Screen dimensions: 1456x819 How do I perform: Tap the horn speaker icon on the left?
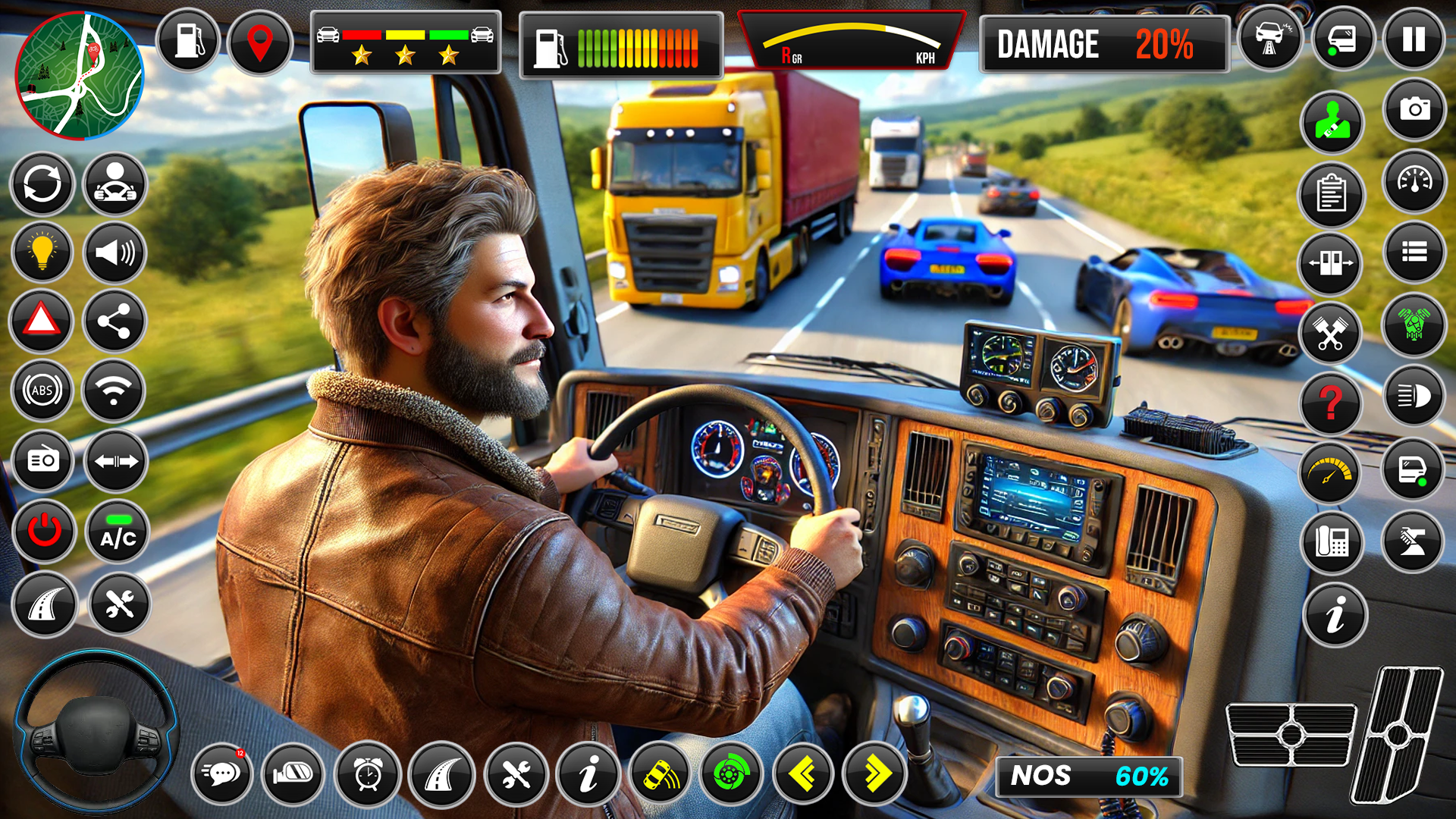click(114, 252)
